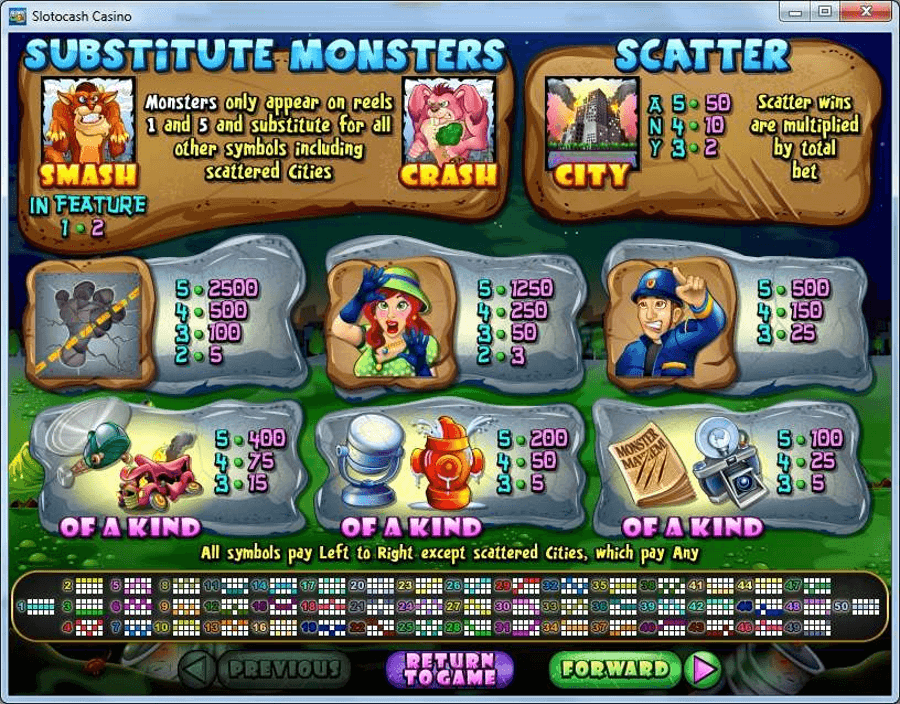Maximize the casino window
Viewport: 900px width, 704px height.
pyautogui.click(x=824, y=12)
